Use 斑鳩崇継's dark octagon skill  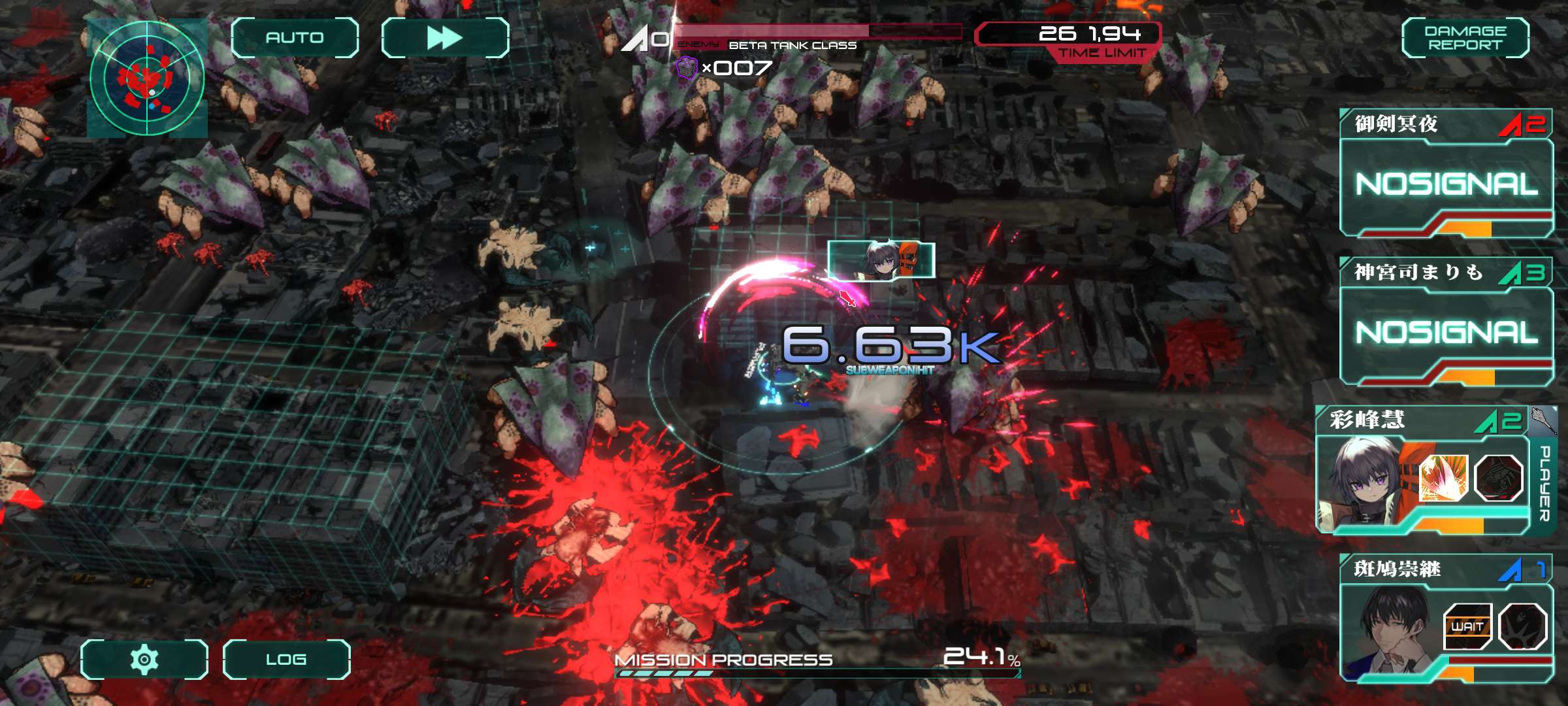pos(1522,626)
